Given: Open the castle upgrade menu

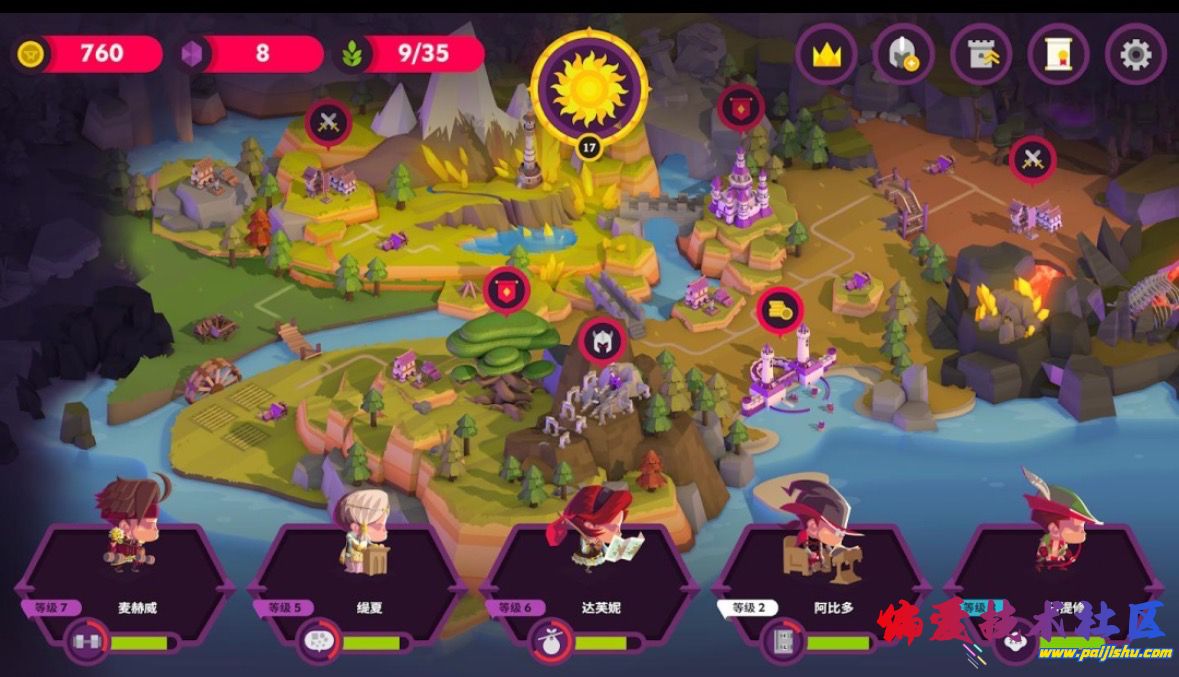Looking at the screenshot, I should (981, 54).
